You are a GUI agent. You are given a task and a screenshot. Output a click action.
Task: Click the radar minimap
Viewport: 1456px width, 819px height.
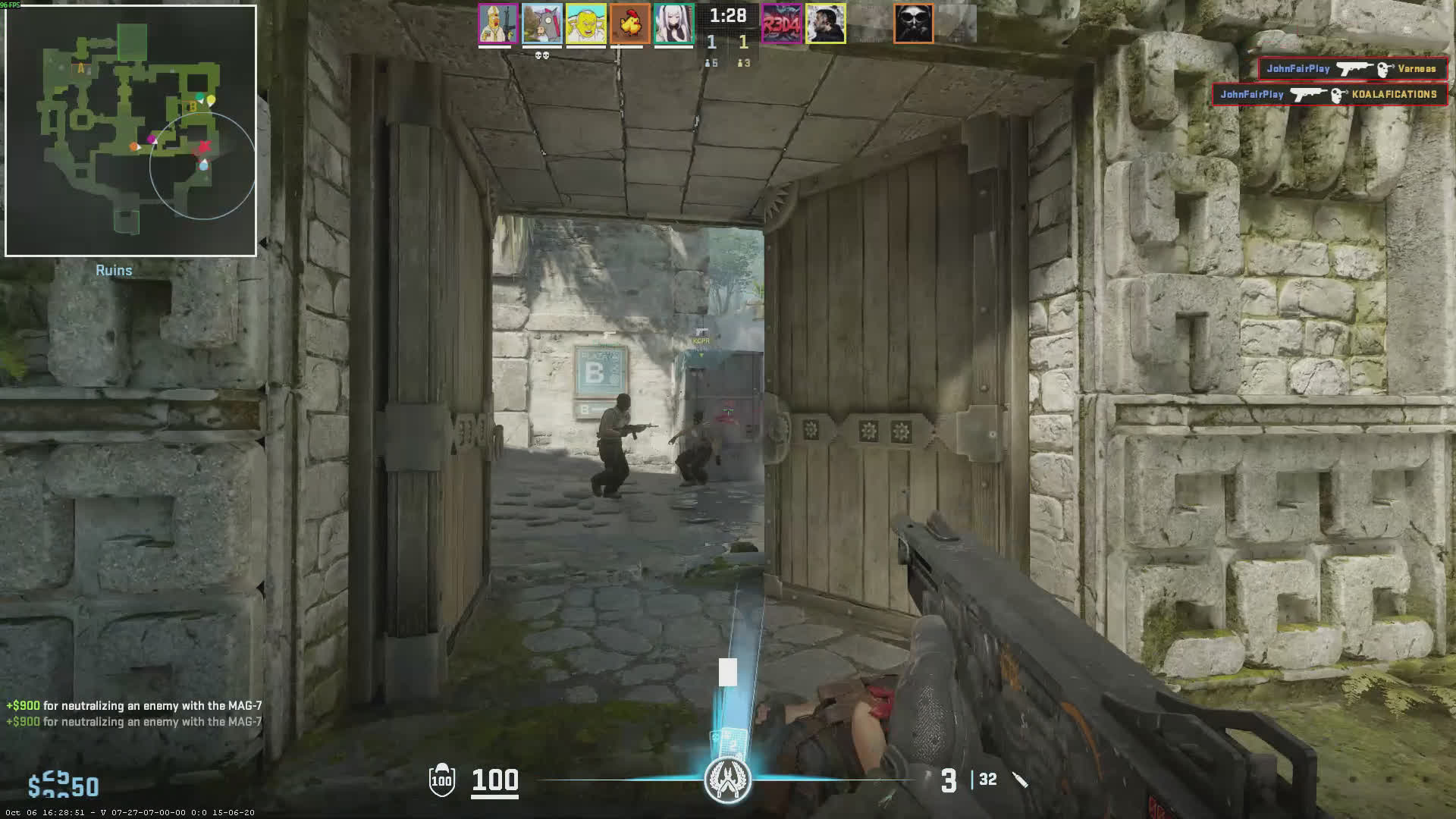point(130,130)
